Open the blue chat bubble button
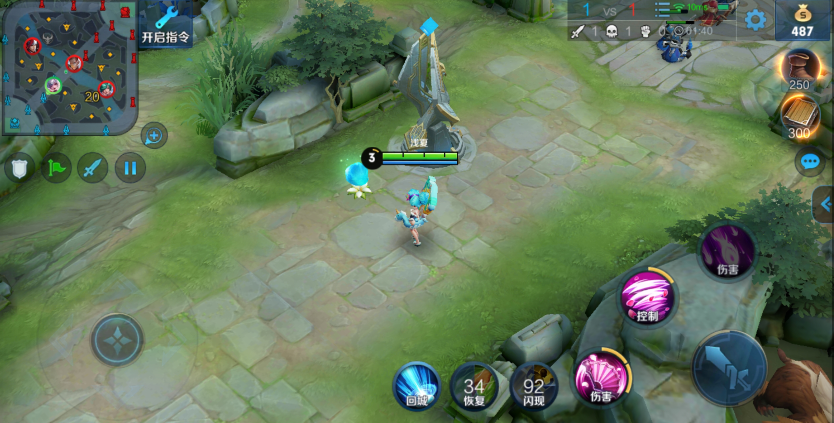 pos(809,161)
